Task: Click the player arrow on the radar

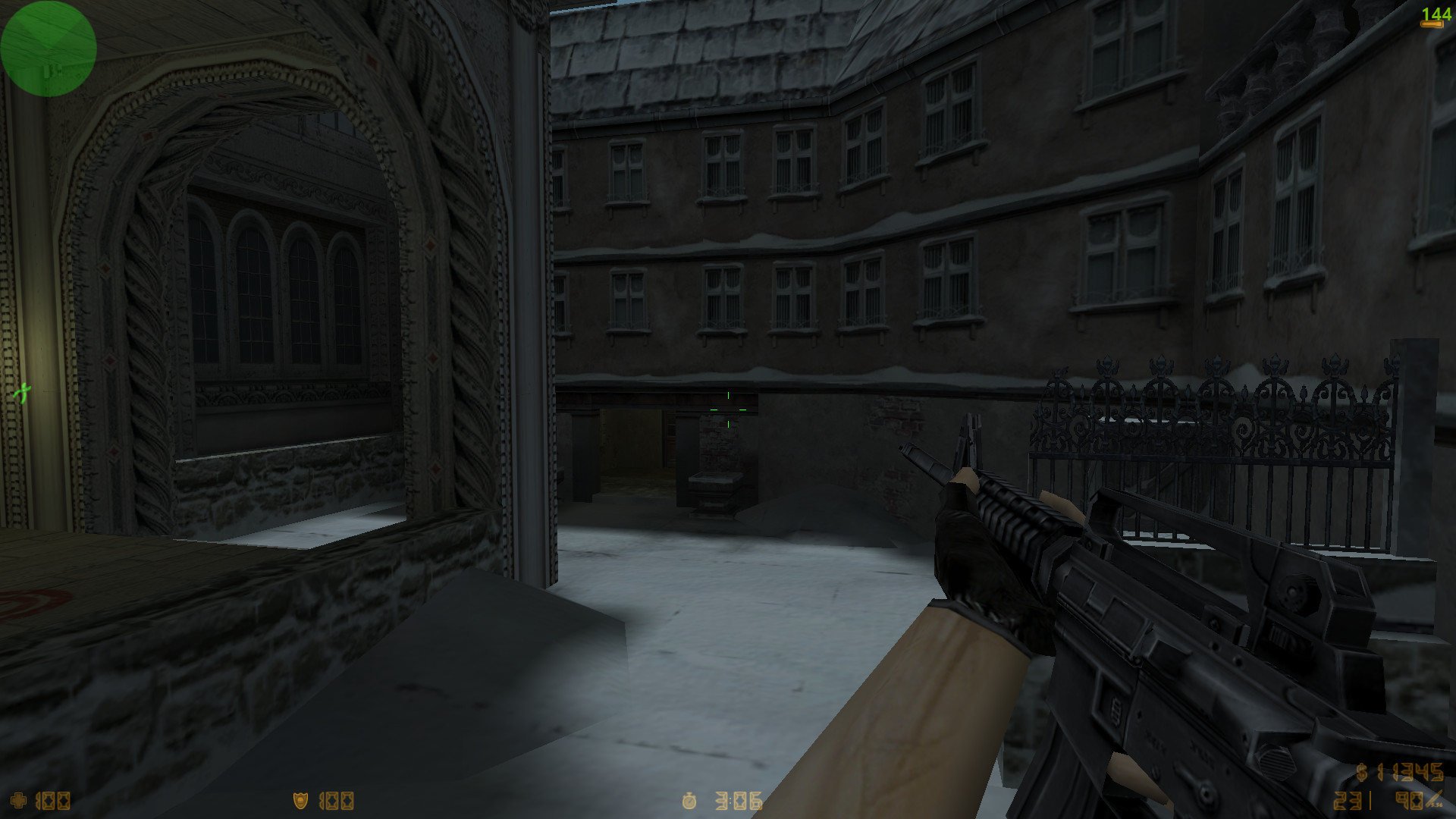Action: pyautogui.click(x=49, y=45)
